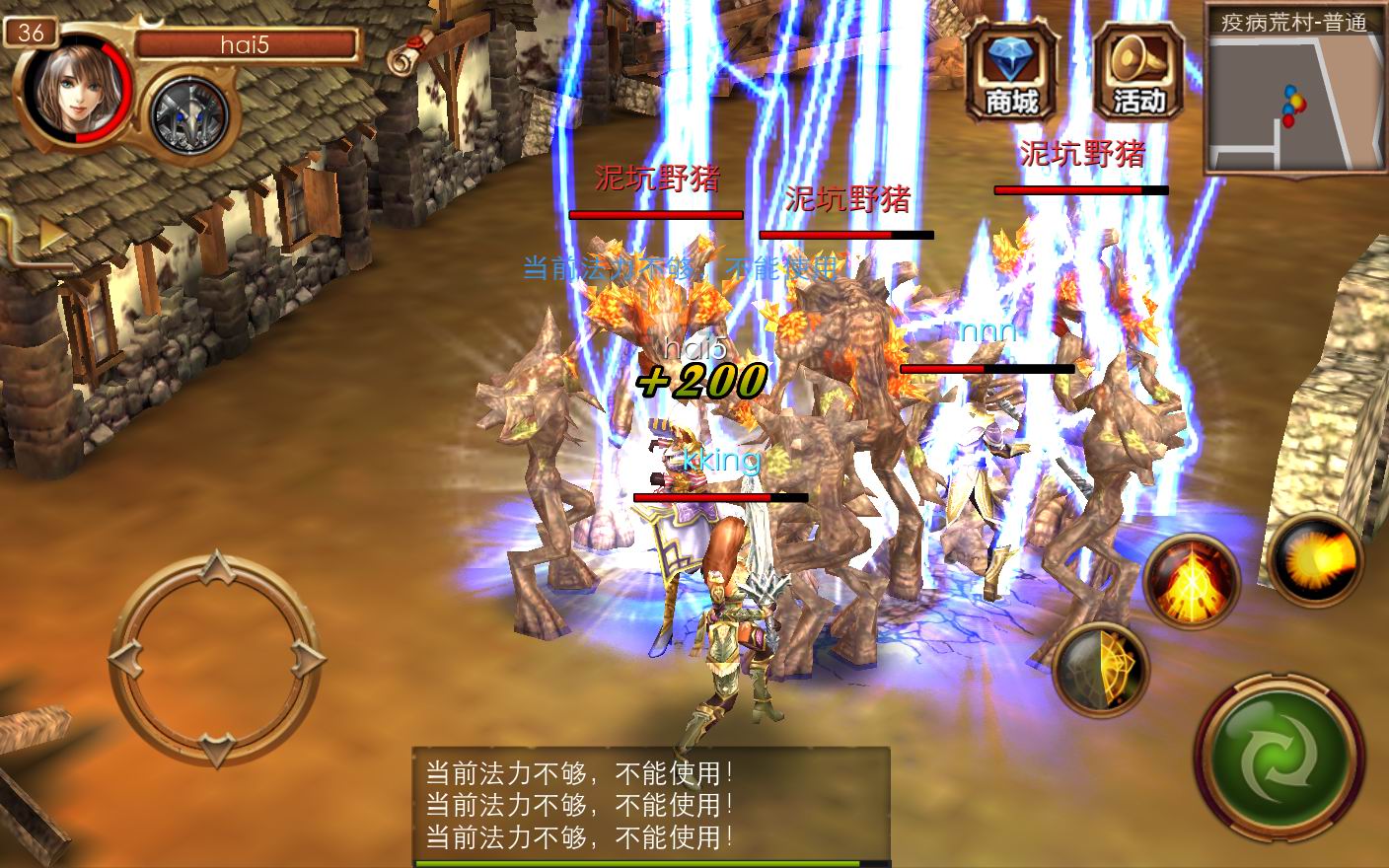Open the system message chat box
1389x868 pixels.
pyautogui.click(x=651, y=806)
